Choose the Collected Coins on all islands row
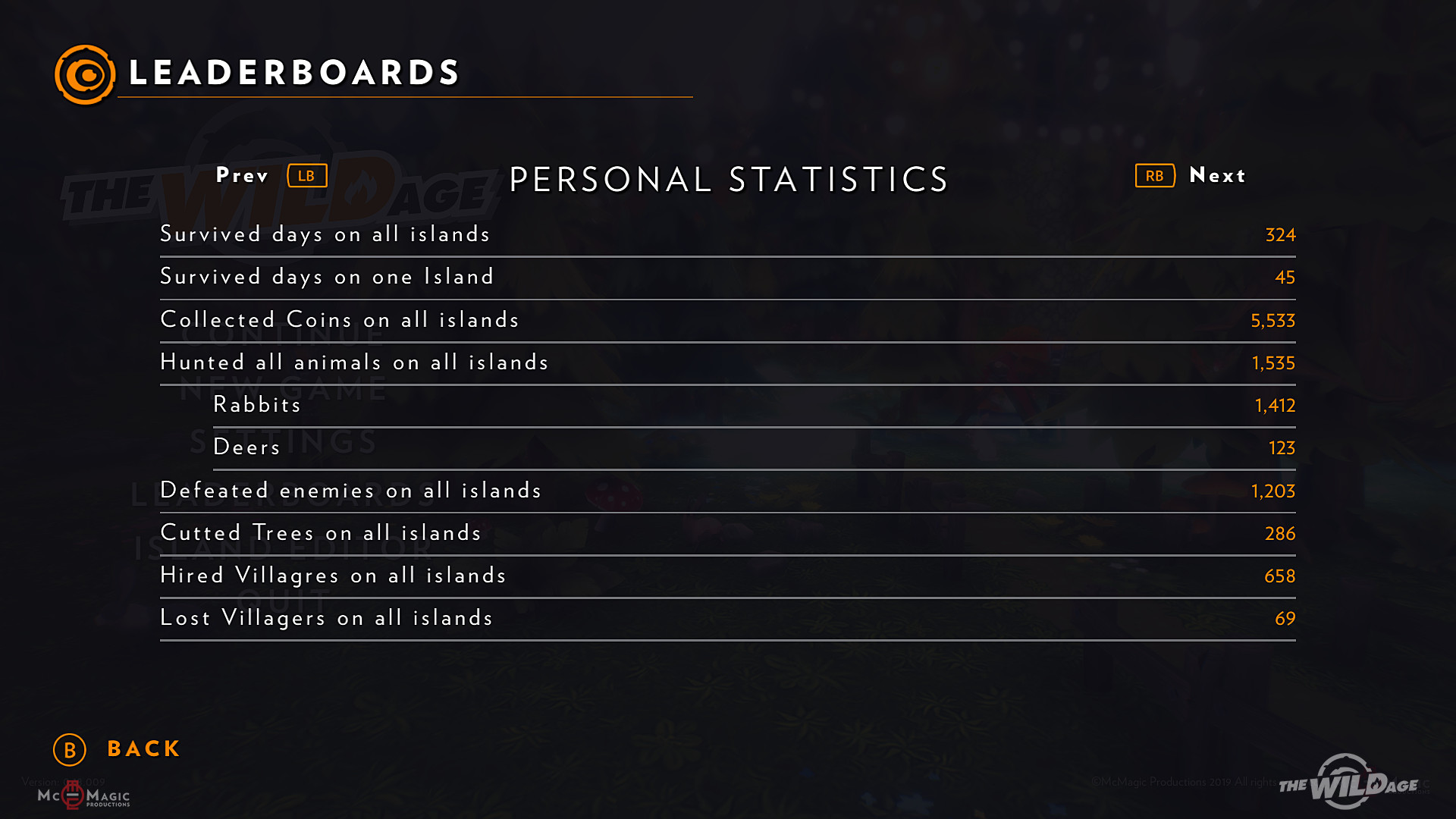1456x819 pixels. [726, 320]
